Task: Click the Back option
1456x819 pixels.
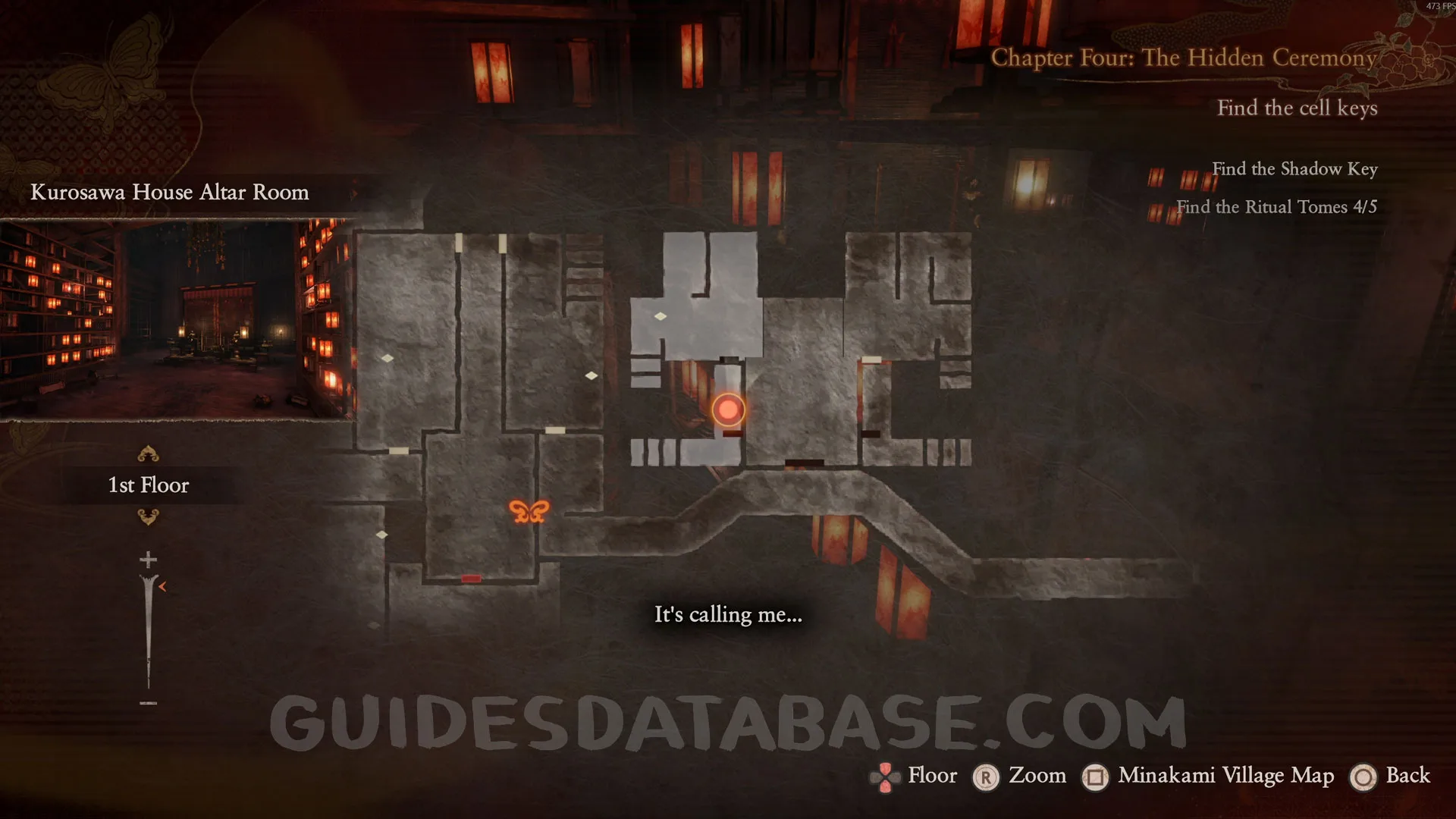Action: point(1407,776)
